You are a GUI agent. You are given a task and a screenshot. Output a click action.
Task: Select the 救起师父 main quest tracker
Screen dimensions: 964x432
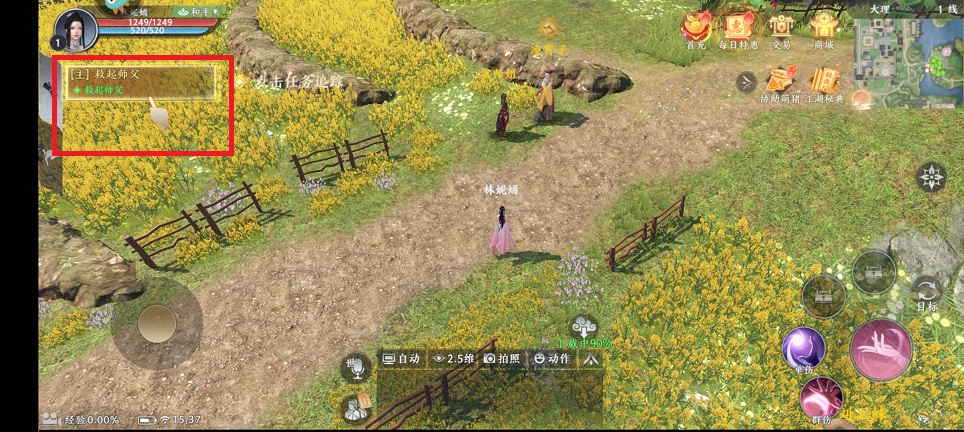pyautogui.click(x=141, y=82)
